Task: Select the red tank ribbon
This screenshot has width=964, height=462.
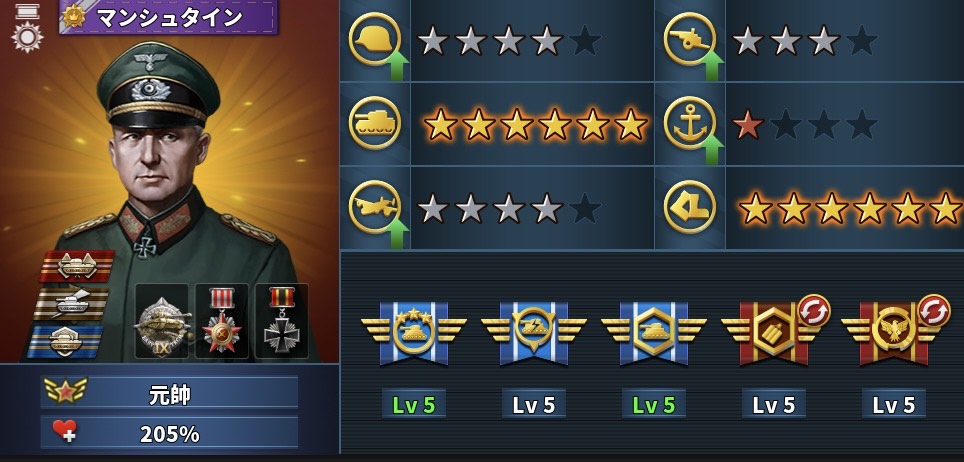Action: point(77,266)
